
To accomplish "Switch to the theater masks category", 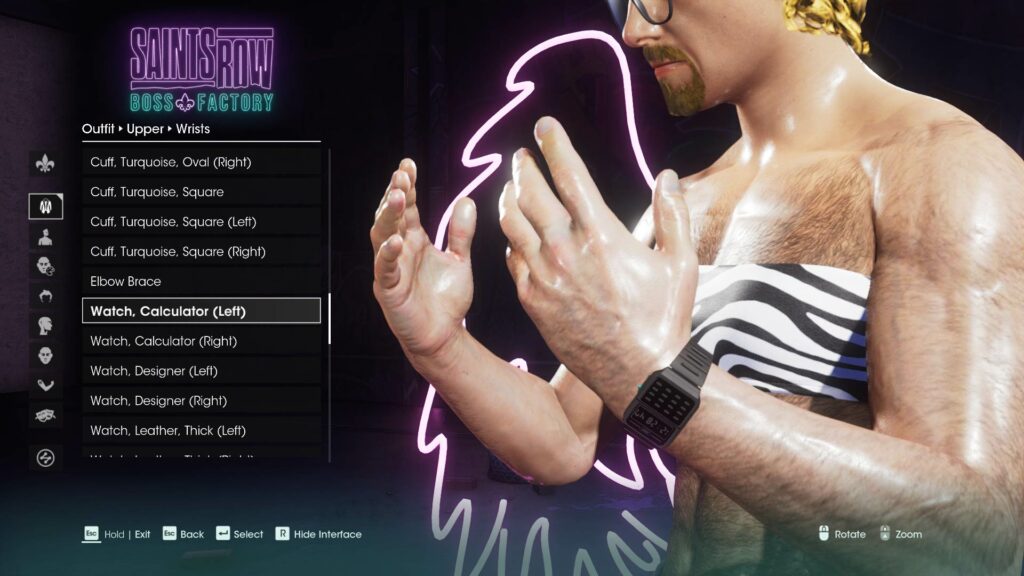I will pyautogui.click(x=45, y=414).
